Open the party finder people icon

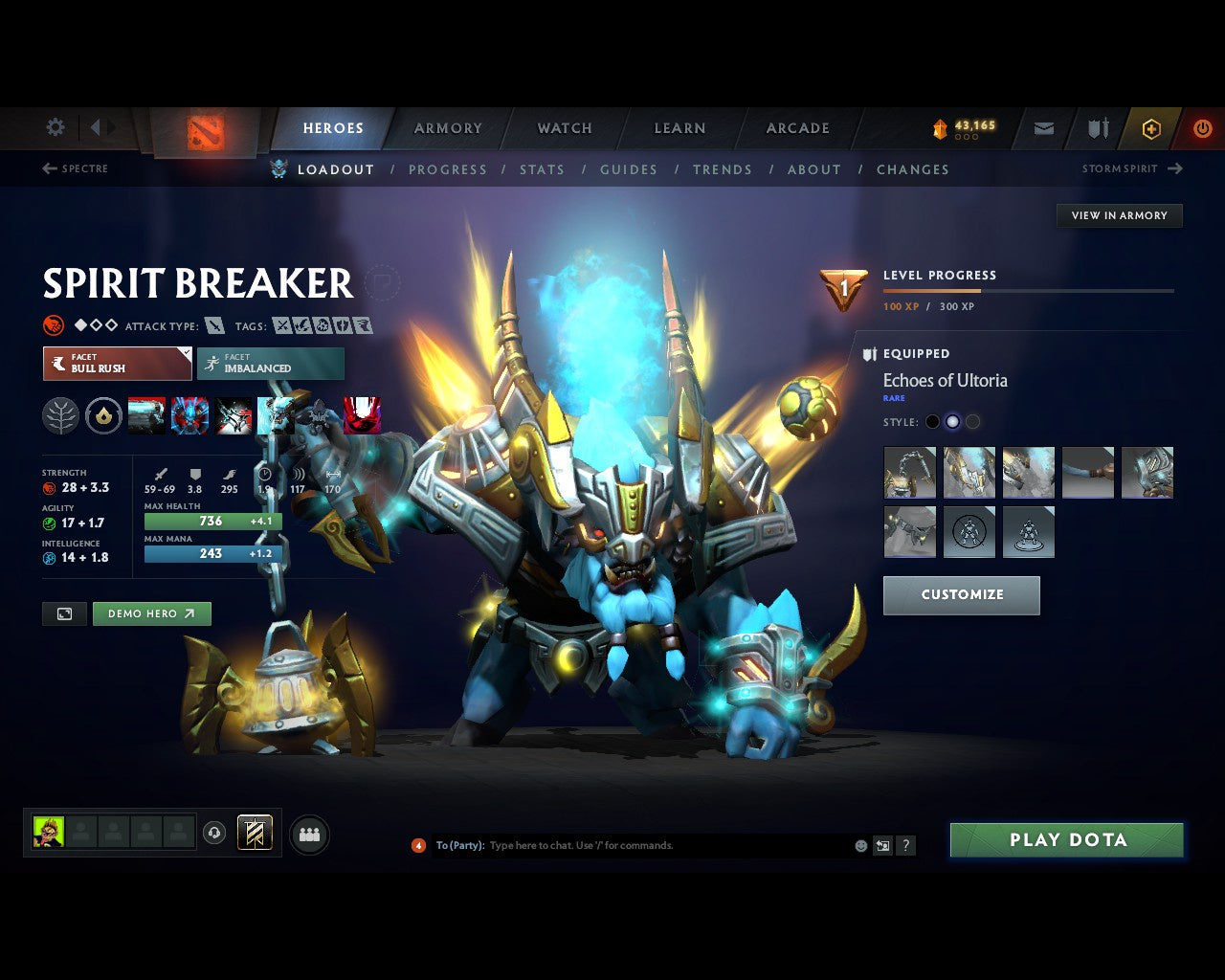(x=309, y=834)
